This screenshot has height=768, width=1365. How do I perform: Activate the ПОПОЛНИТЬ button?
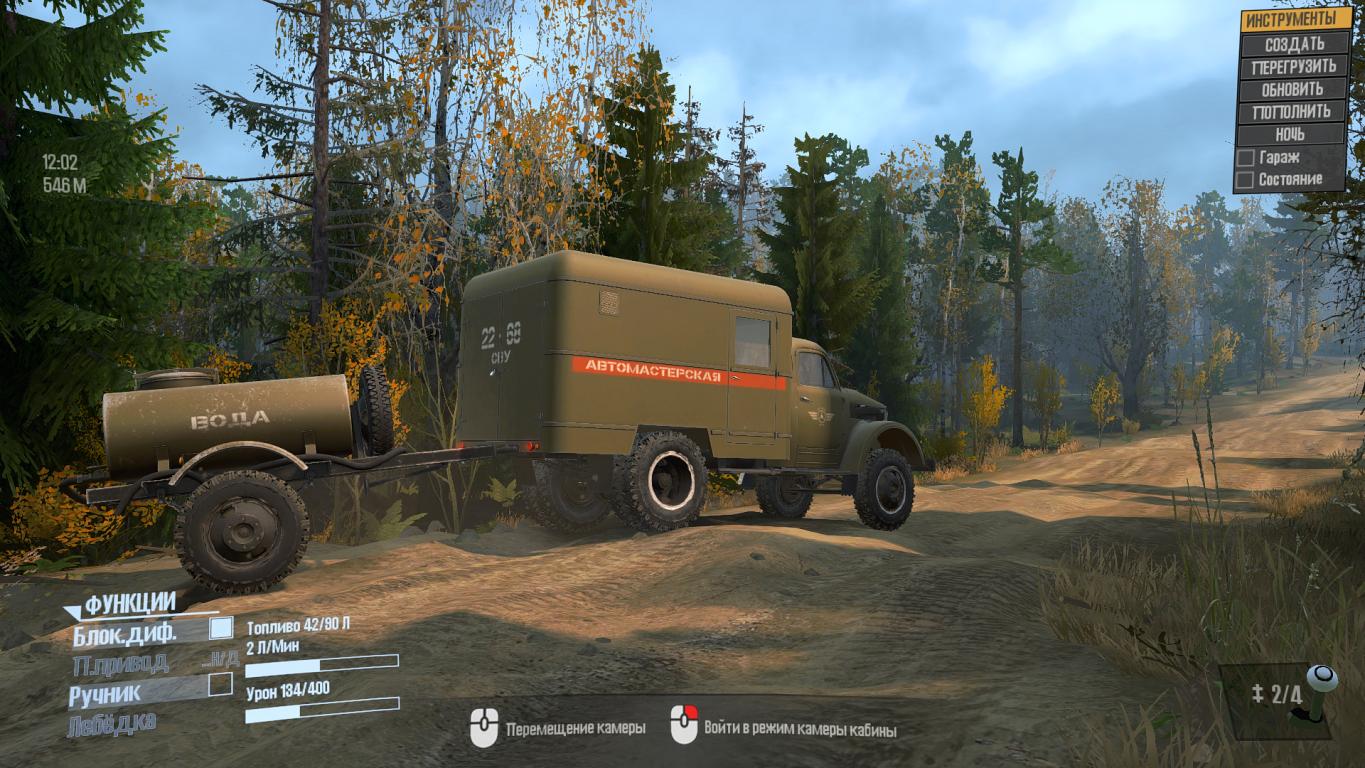pos(1293,111)
